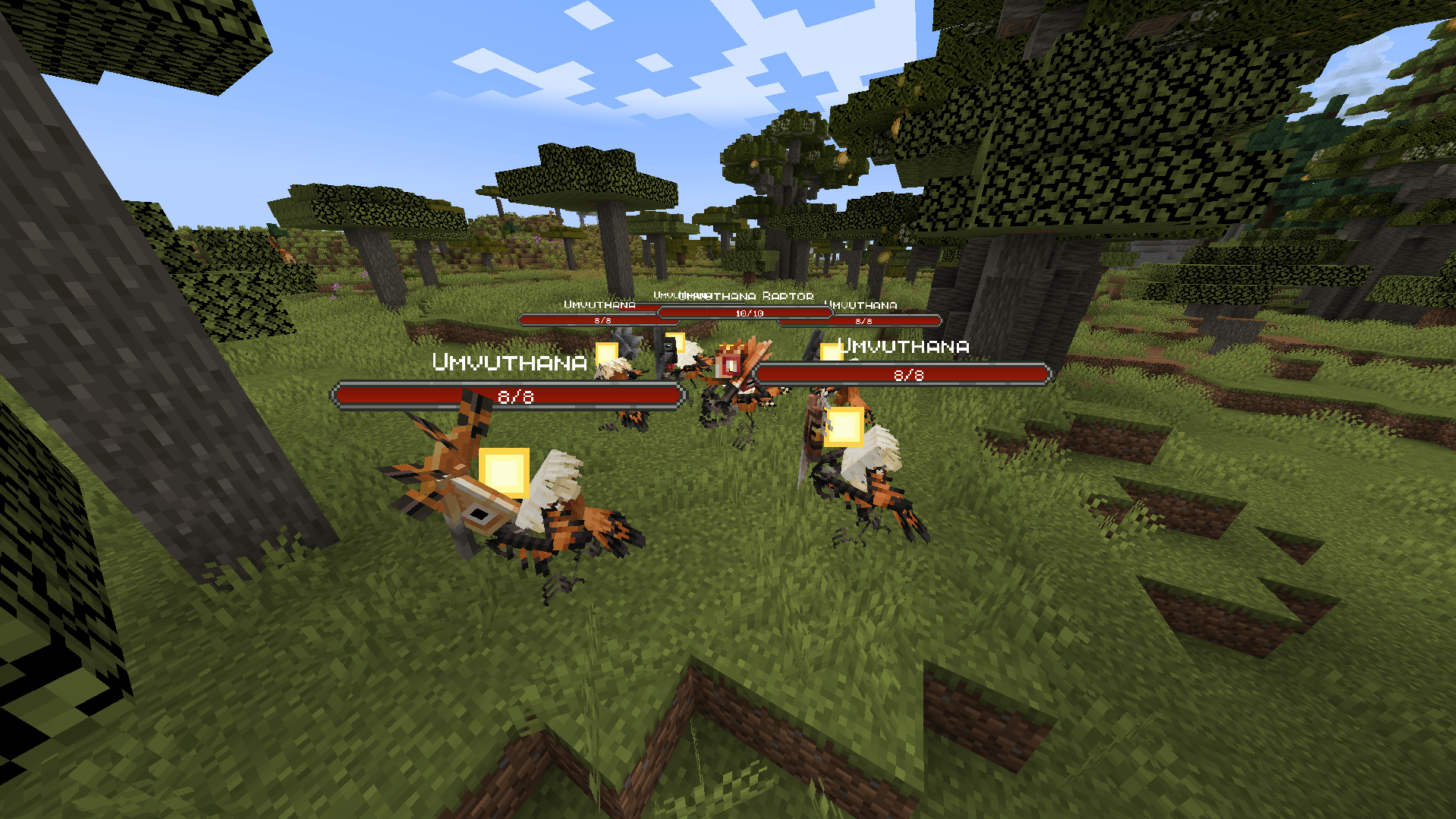Expand the leftmost small Umvuthana health bar
Screen dimensions: 1456x819
click(596, 320)
